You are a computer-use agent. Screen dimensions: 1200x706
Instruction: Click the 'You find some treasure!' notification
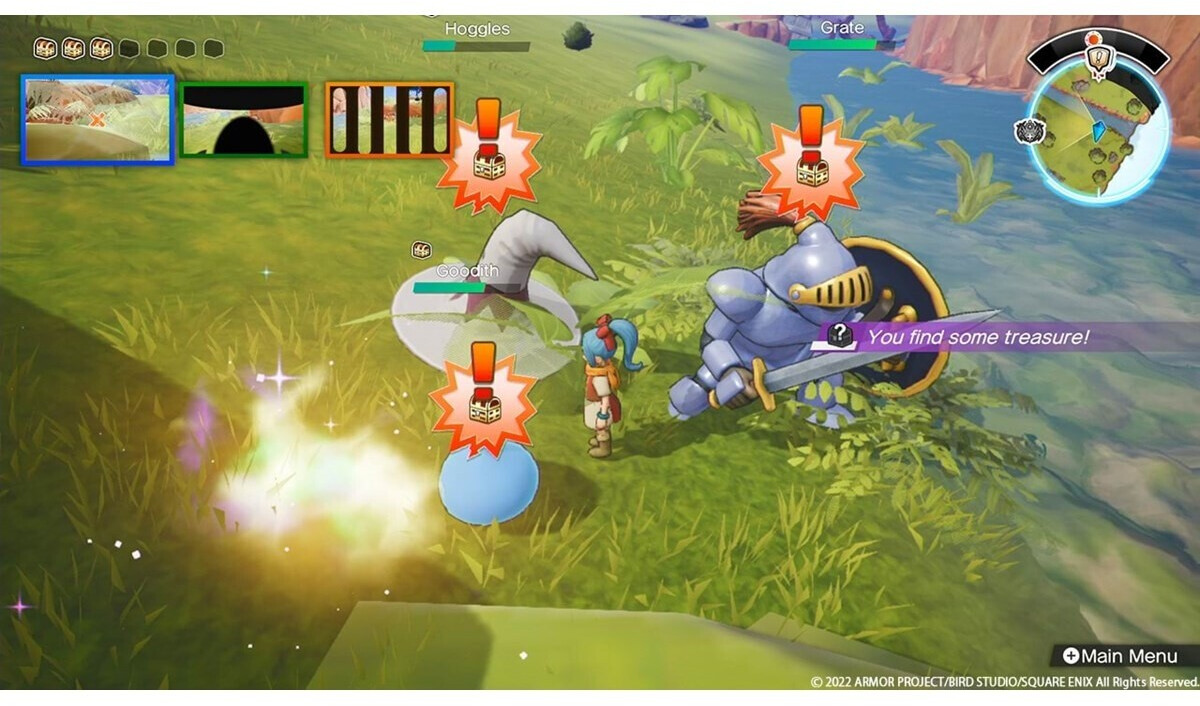[975, 337]
